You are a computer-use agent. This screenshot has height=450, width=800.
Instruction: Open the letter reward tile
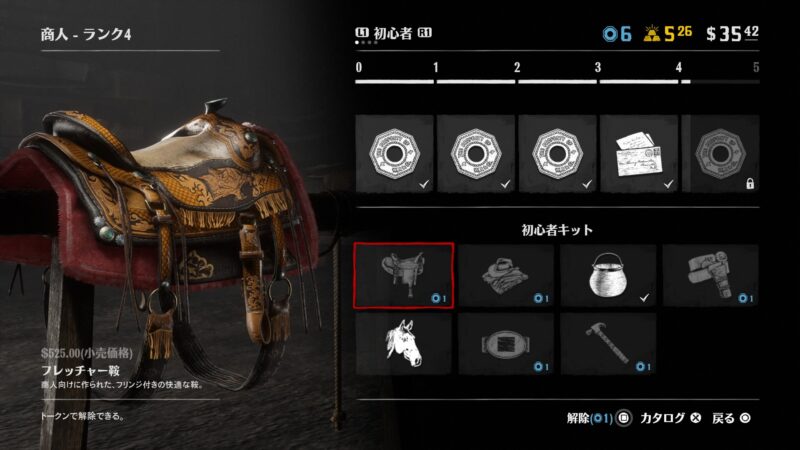coord(638,153)
